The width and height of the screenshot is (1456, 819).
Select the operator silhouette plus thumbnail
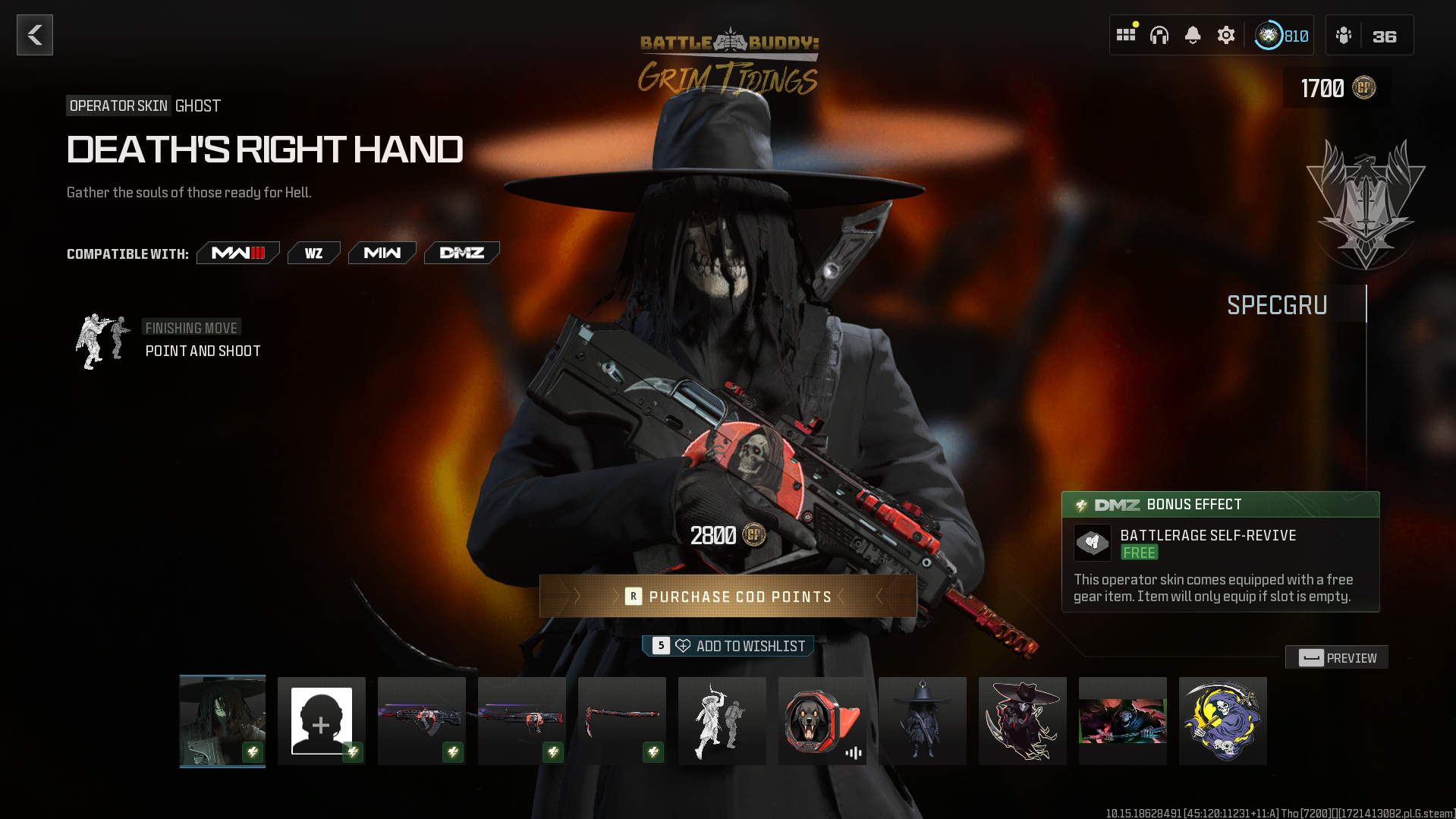pos(322,721)
